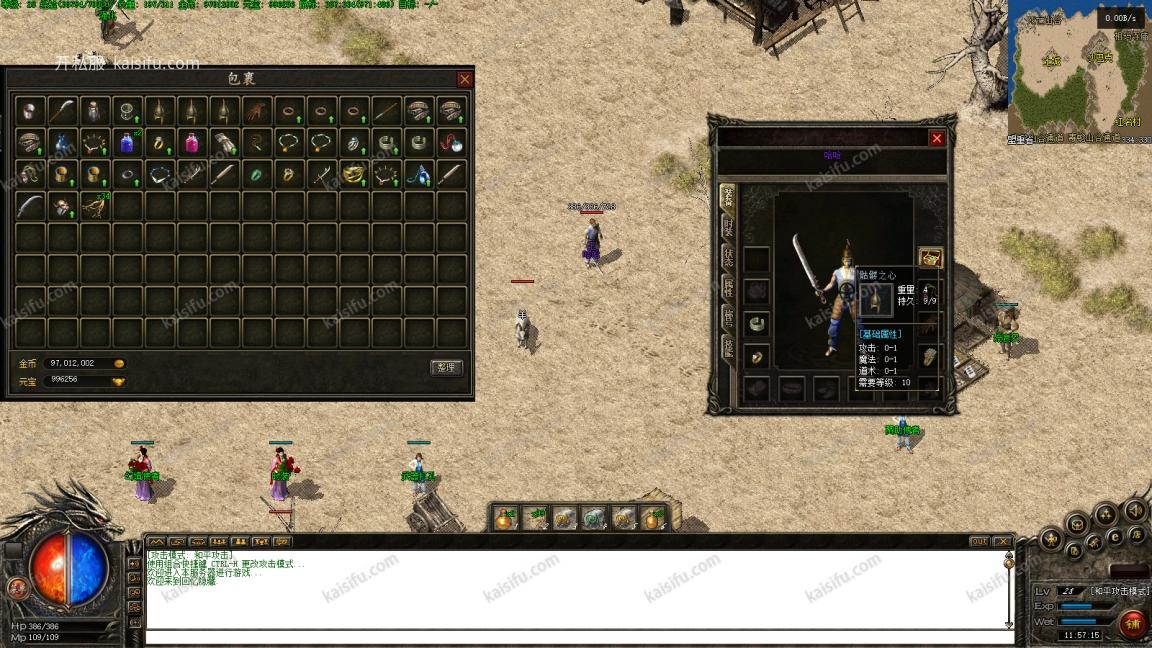Viewport: 1152px width, 648px height.
Task: Select the equipped ring slot below the bracelet
Action: (757, 357)
